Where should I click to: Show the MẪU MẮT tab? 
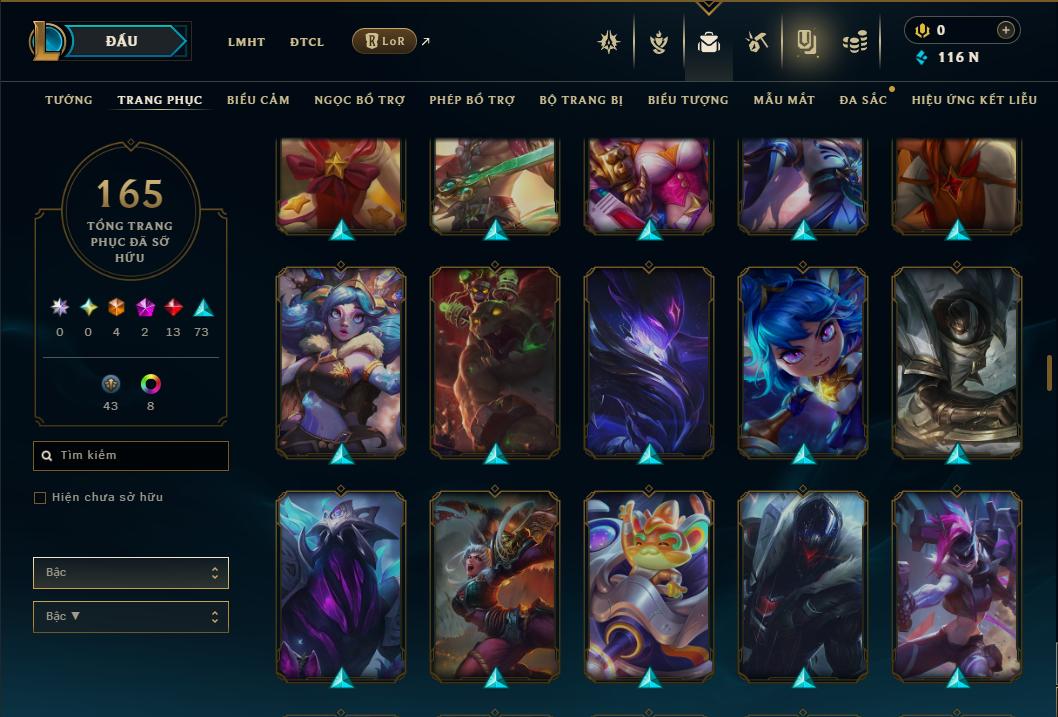click(x=784, y=100)
